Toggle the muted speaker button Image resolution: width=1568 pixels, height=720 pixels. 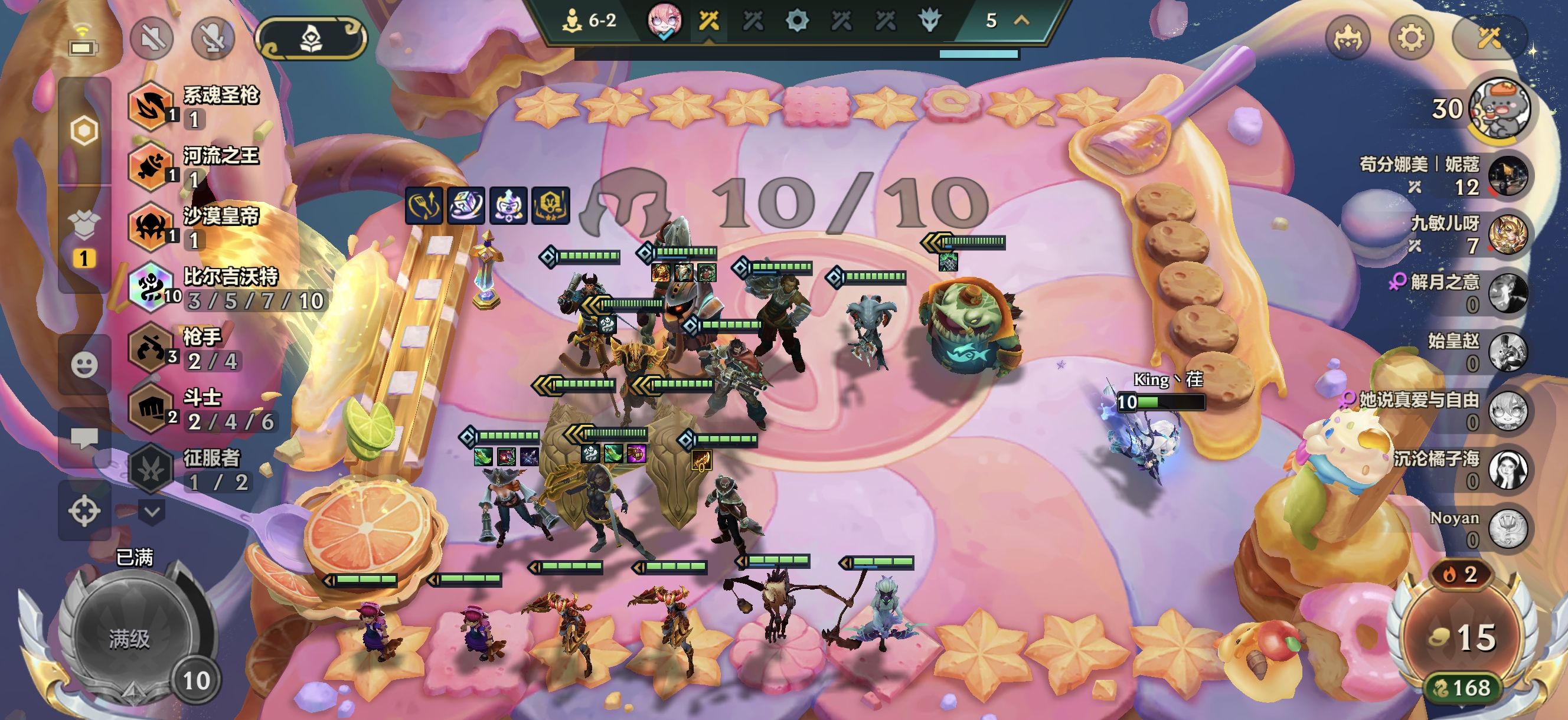pyautogui.click(x=152, y=38)
